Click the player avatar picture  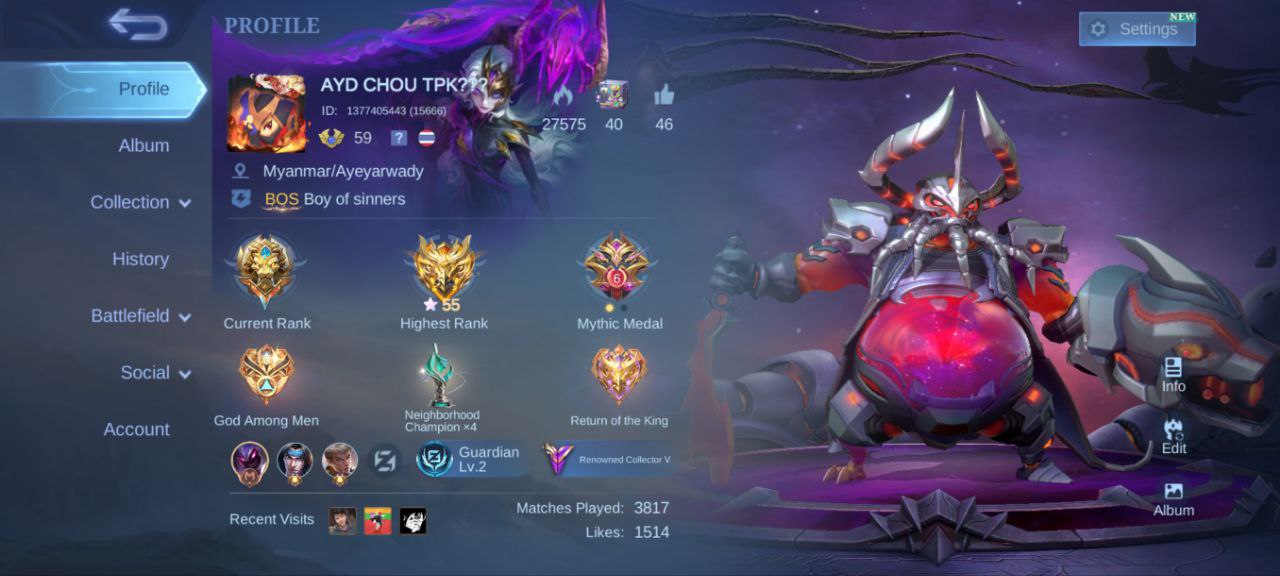(x=267, y=113)
